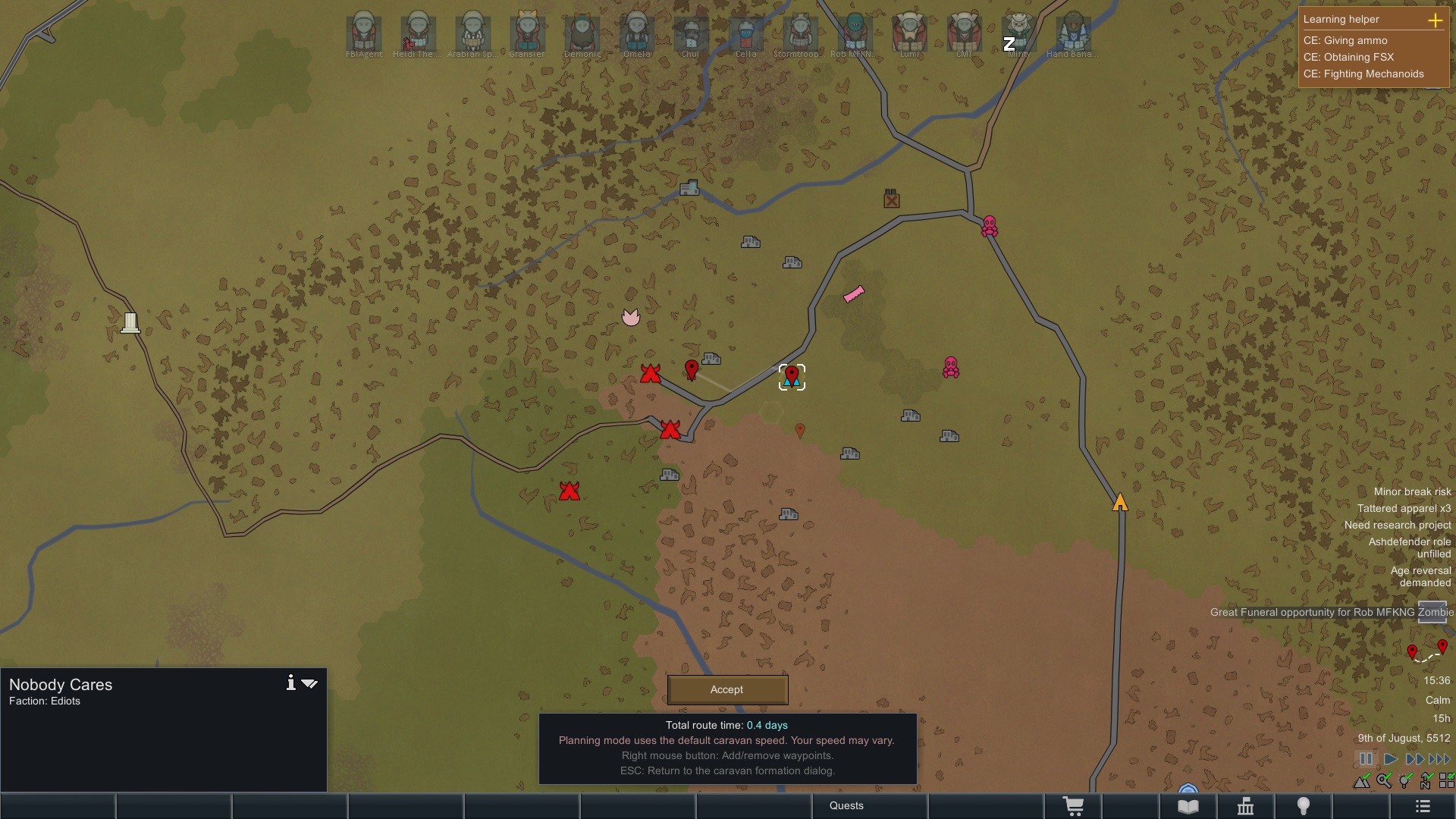1456x819 pixels.
Task: Collapse the Nobody Cares panel with the double chevron
Action: pyautogui.click(x=310, y=682)
